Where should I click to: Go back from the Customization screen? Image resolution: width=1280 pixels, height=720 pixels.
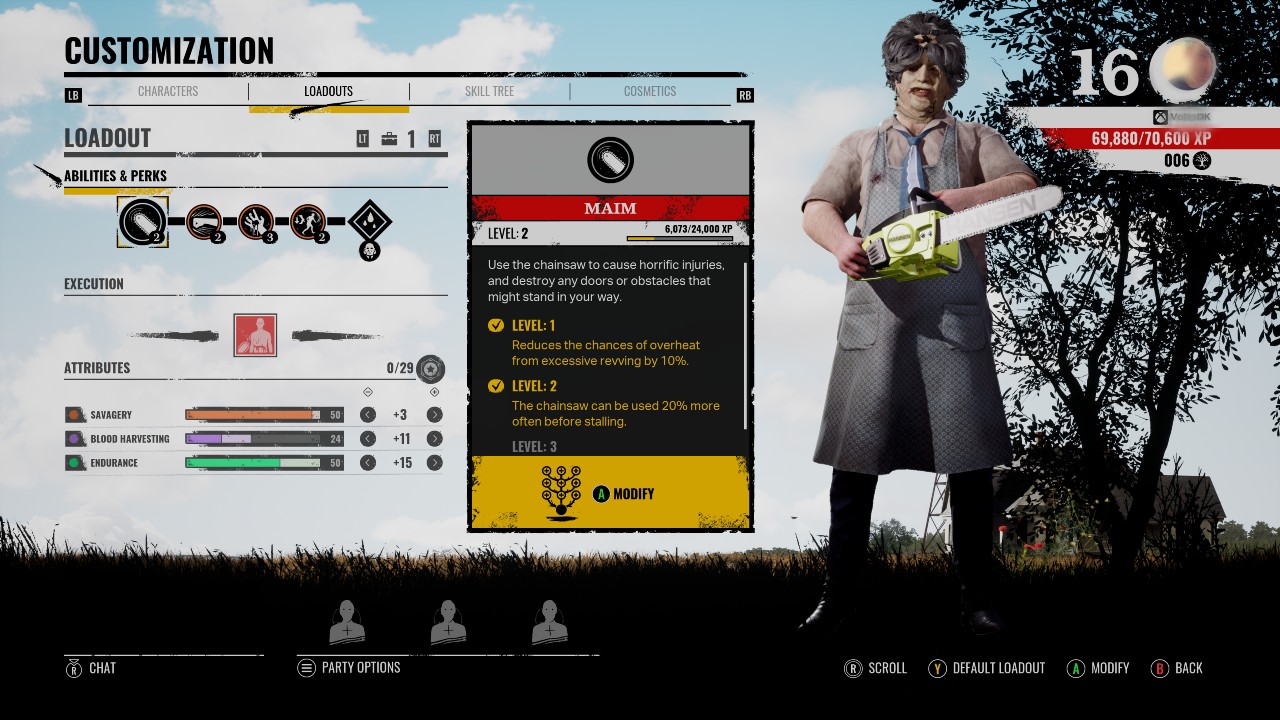point(1177,668)
